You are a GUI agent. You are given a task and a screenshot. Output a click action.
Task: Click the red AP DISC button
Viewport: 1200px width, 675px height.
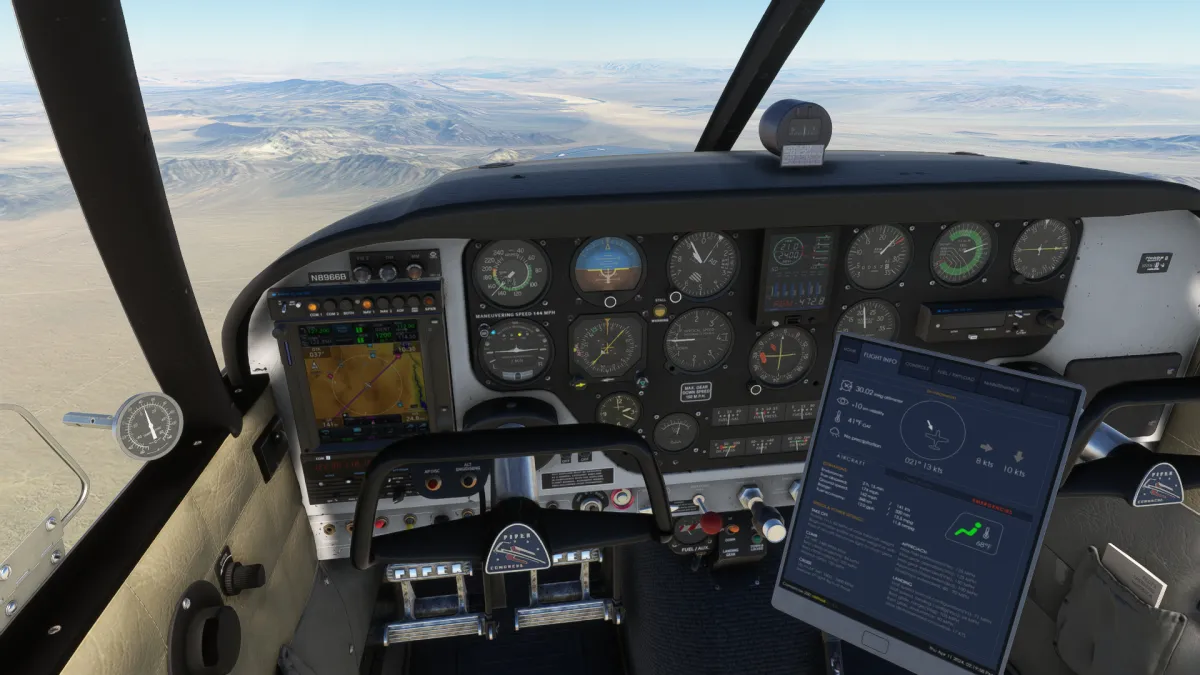(x=434, y=484)
